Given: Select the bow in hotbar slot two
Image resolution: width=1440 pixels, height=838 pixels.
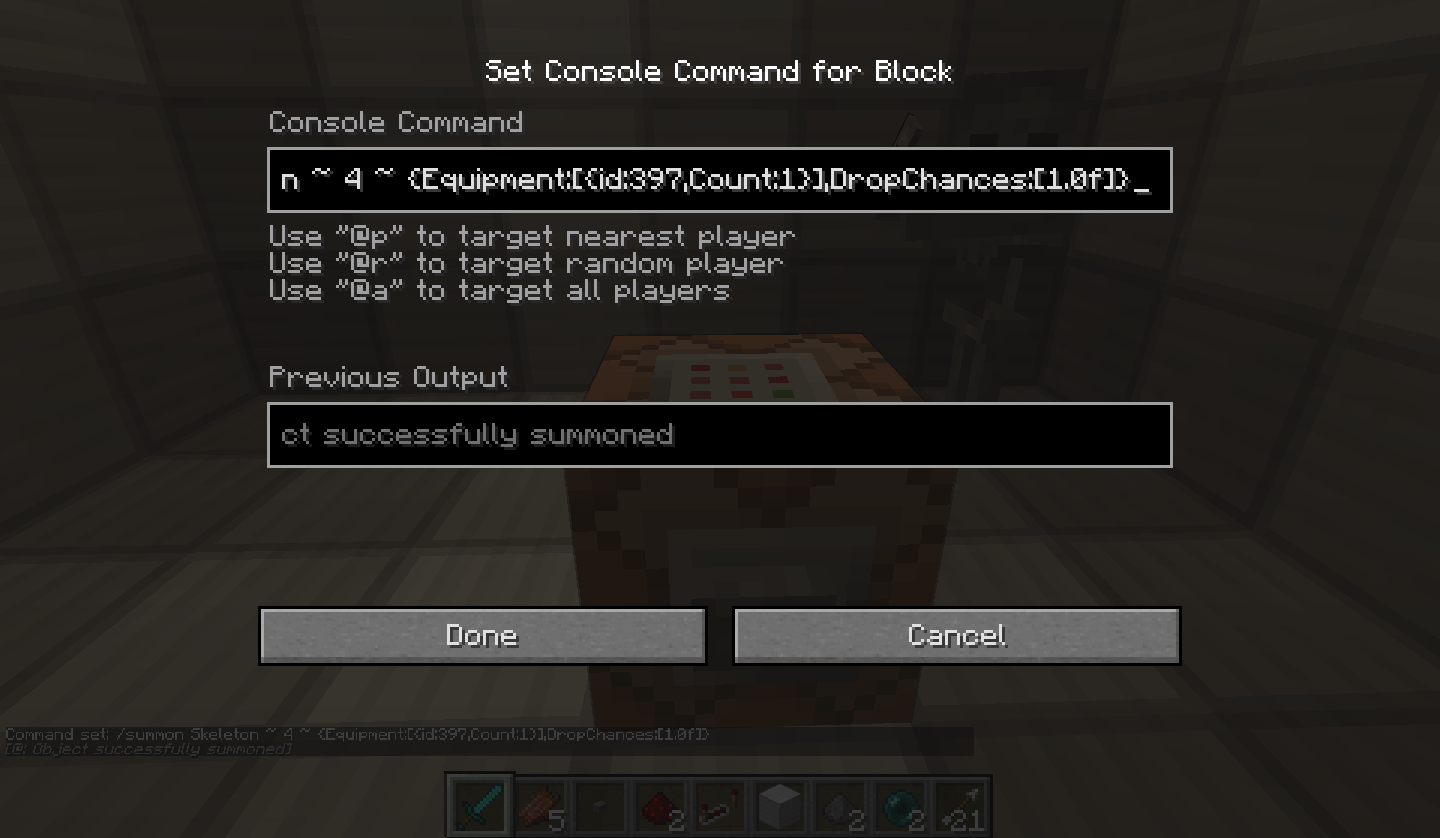Looking at the screenshot, I should coord(538,803).
